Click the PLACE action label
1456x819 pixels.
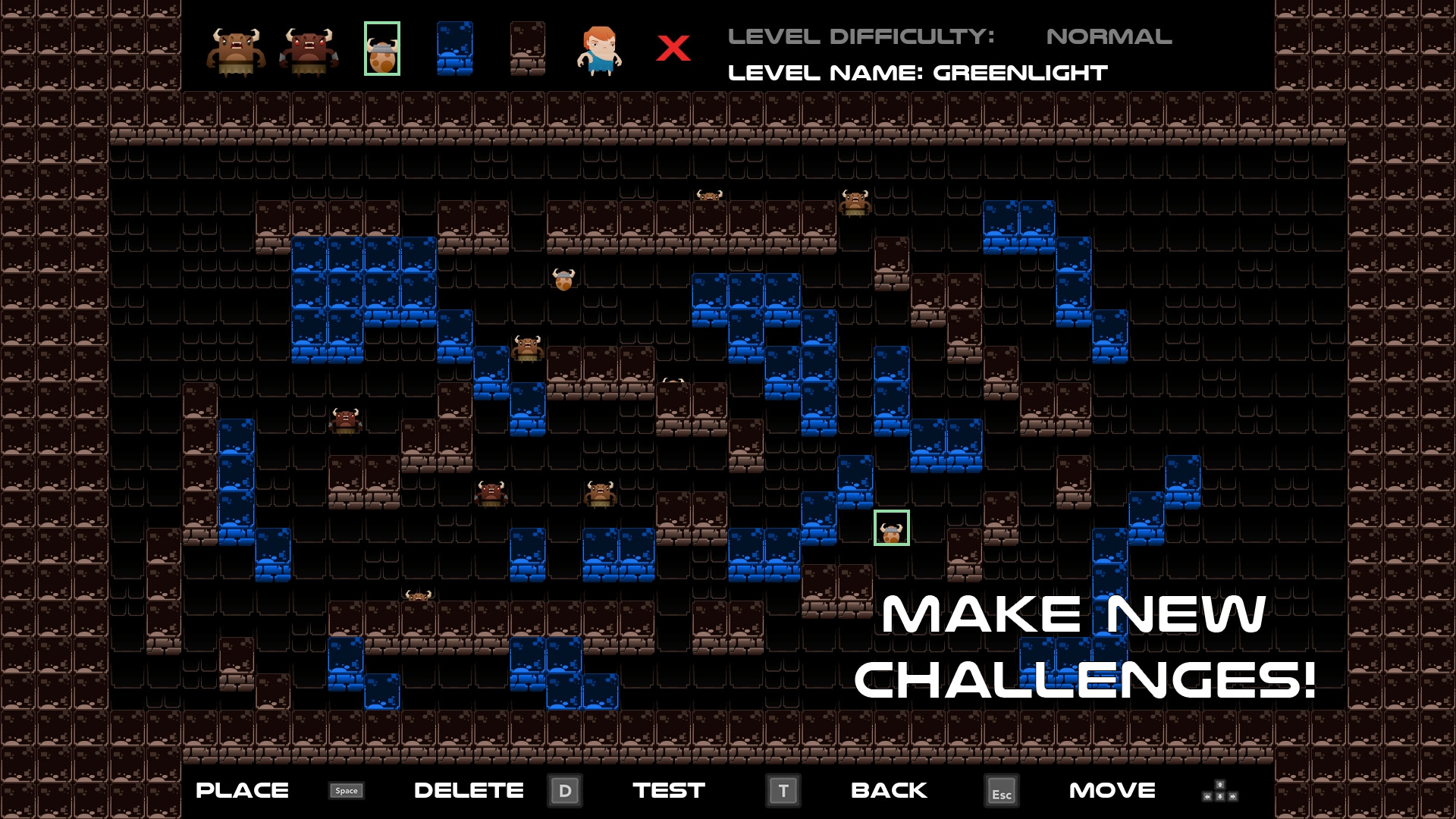242,791
